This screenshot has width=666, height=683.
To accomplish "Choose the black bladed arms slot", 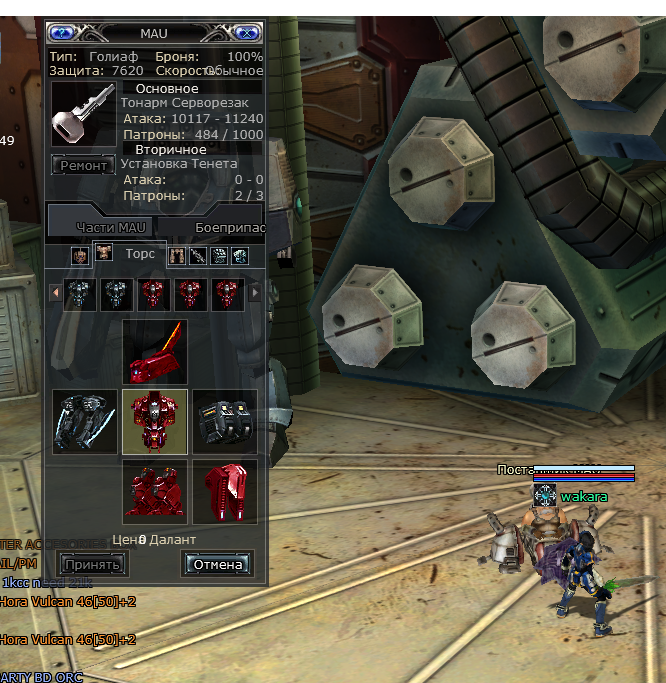I will coord(86,421).
